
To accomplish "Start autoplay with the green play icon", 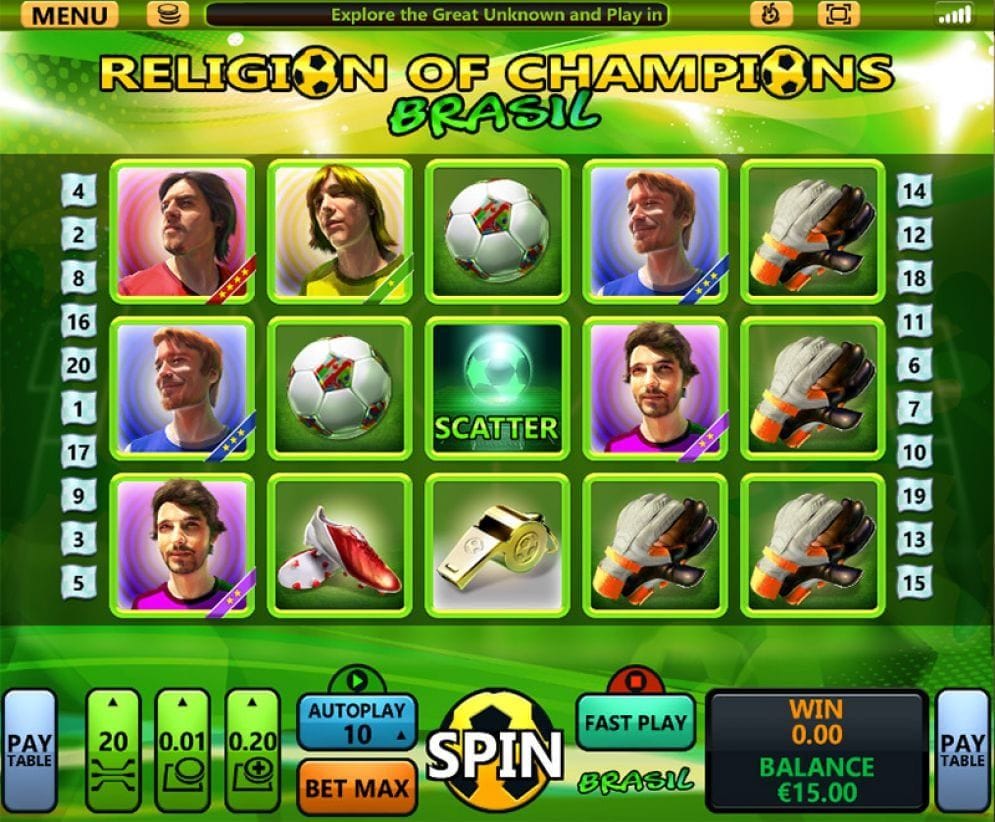I will point(357,679).
